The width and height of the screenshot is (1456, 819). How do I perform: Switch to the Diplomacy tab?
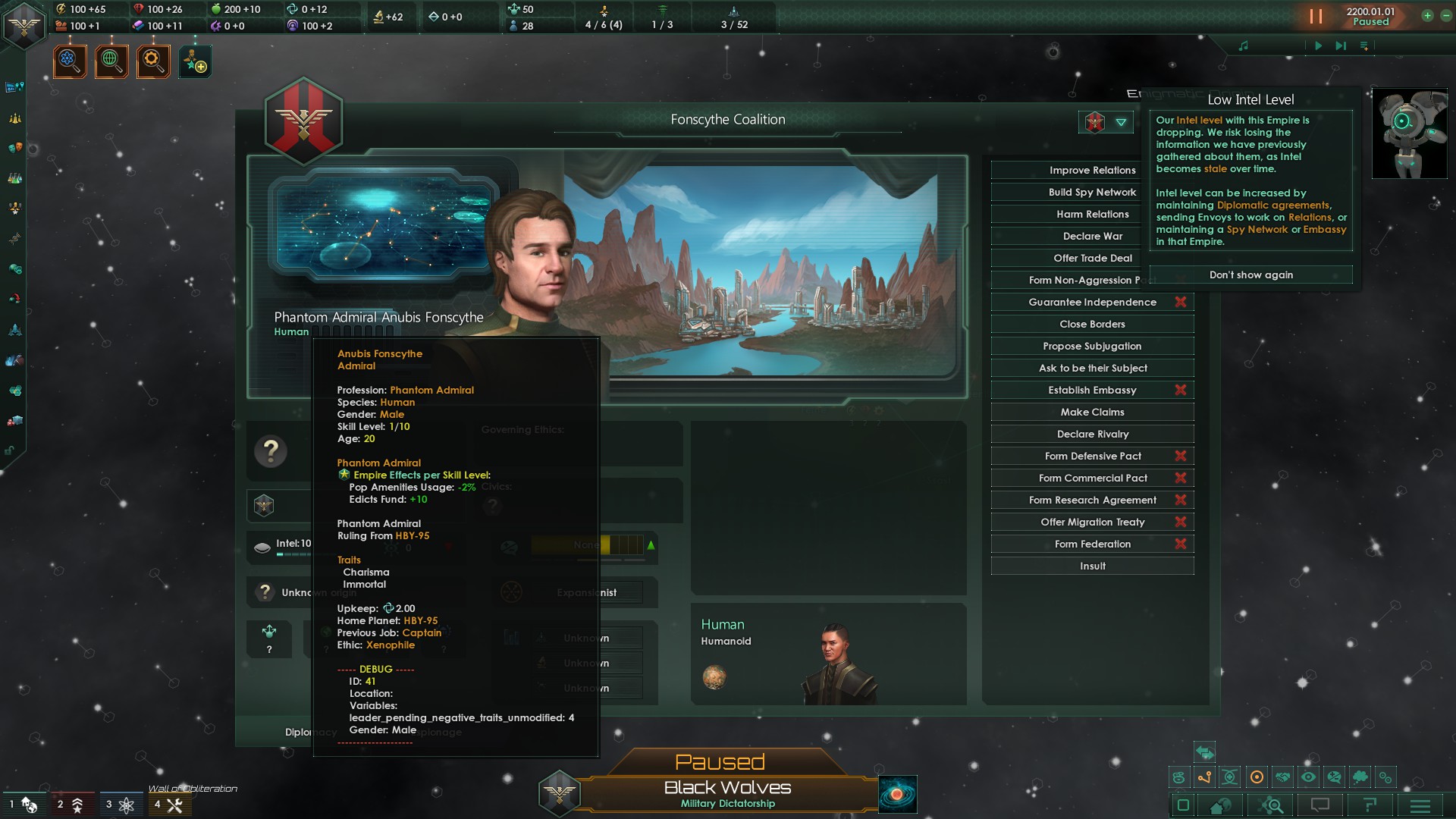click(311, 732)
